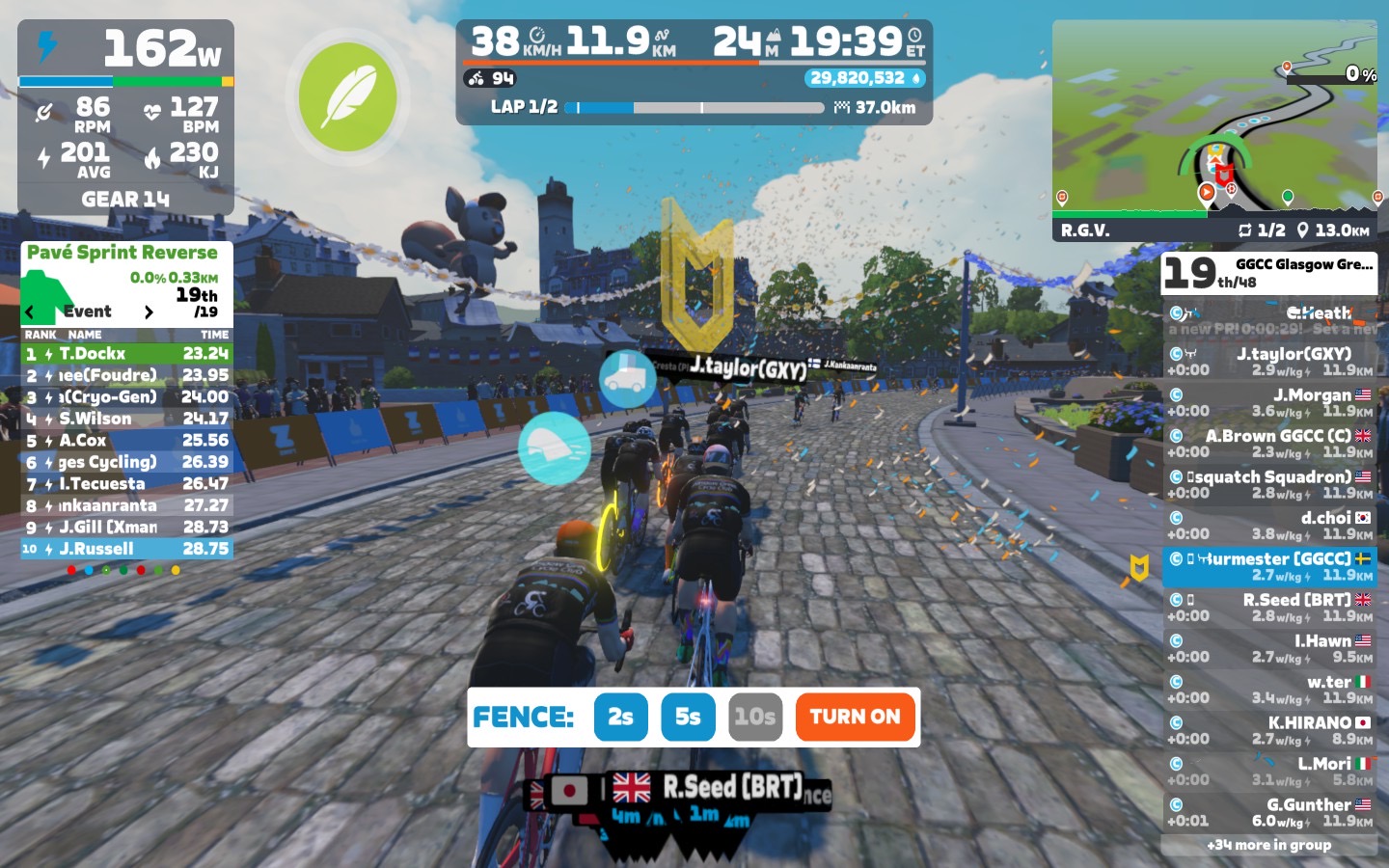Click the helmet icon bubble
The image size is (1389, 868).
click(555, 448)
